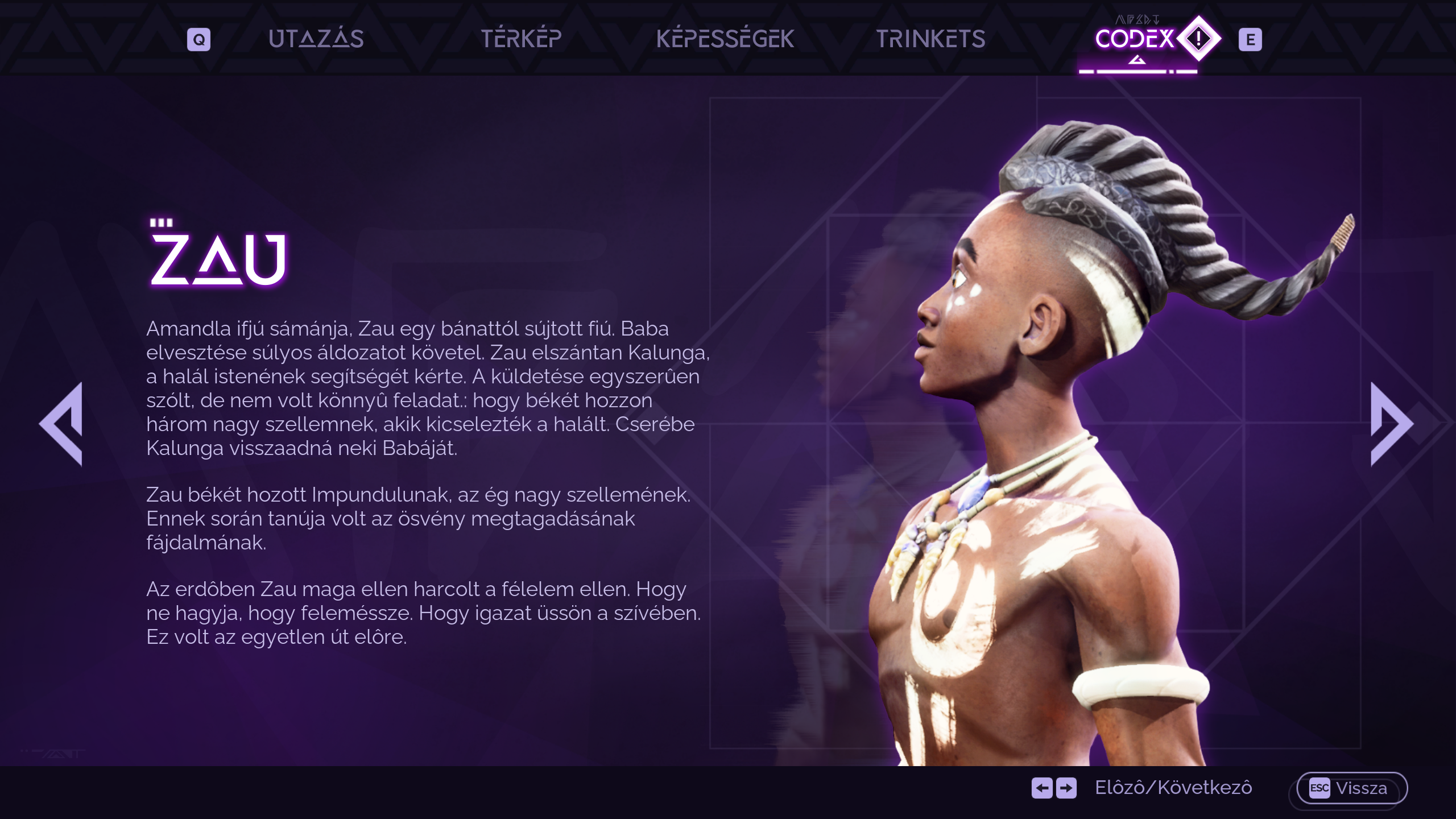Switch to the Utazás tab
1456x819 pixels.
click(x=316, y=39)
